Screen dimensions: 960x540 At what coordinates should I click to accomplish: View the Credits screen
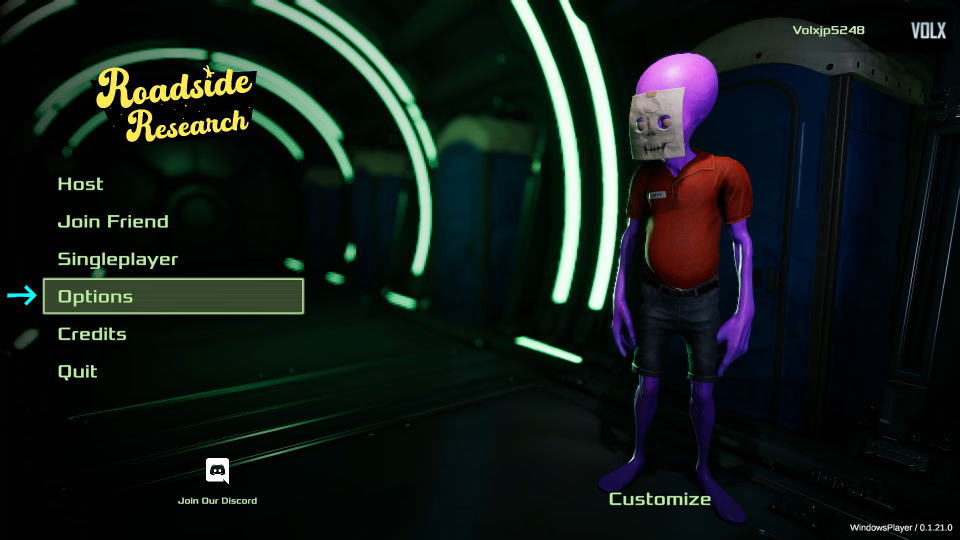92,334
